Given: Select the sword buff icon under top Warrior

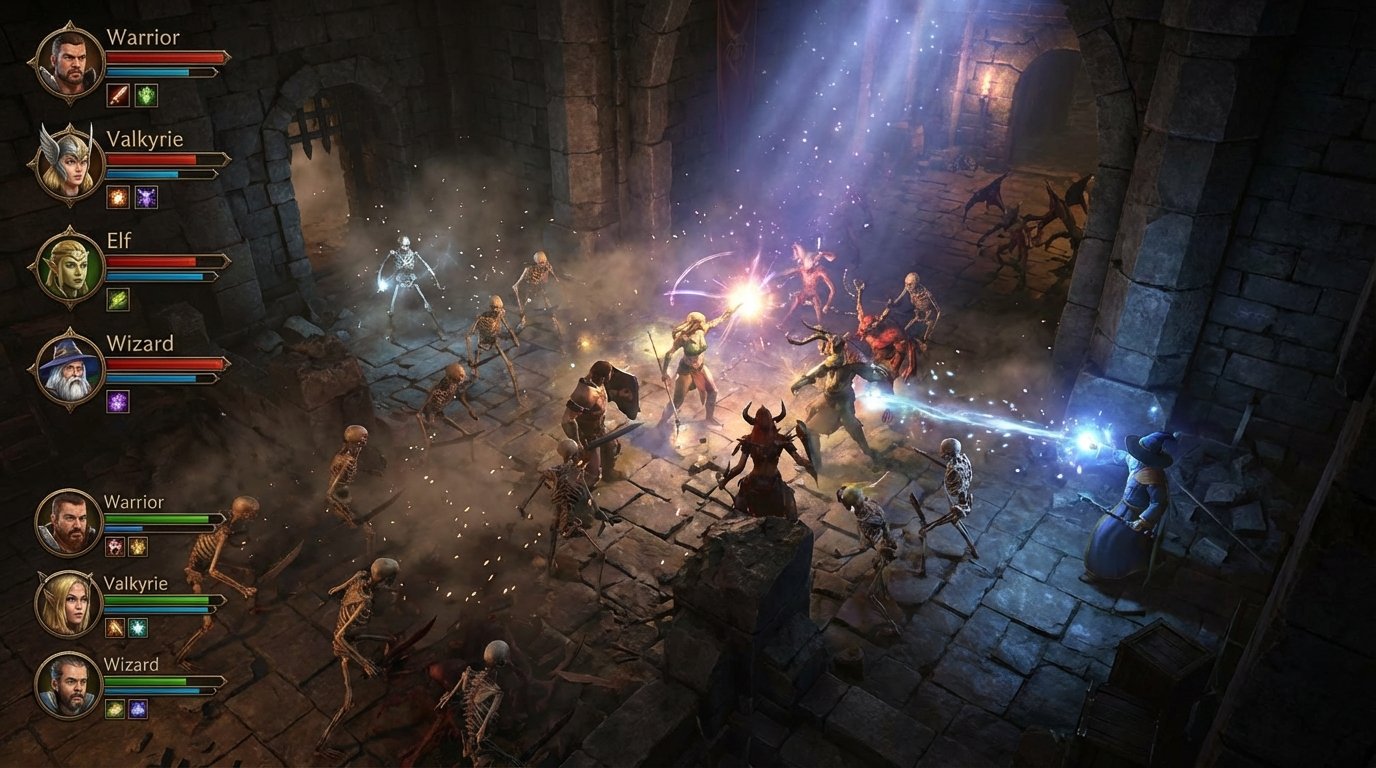Looking at the screenshot, I should coord(117,97).
